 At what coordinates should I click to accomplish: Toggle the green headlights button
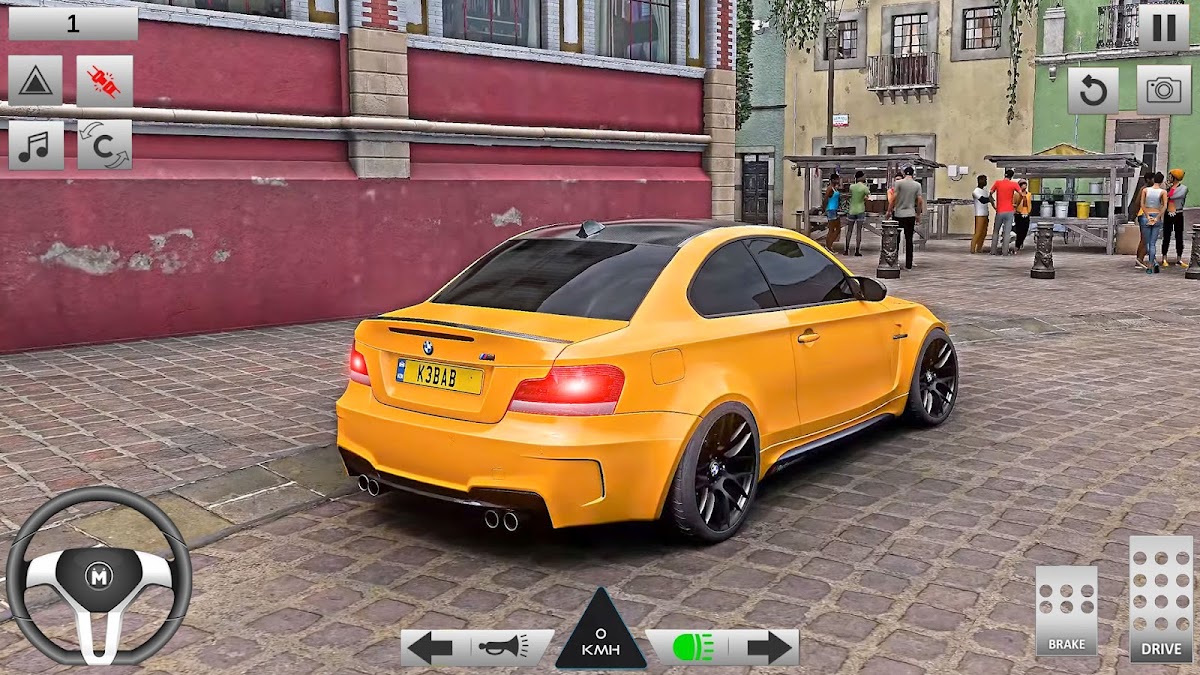coord(688,647)
